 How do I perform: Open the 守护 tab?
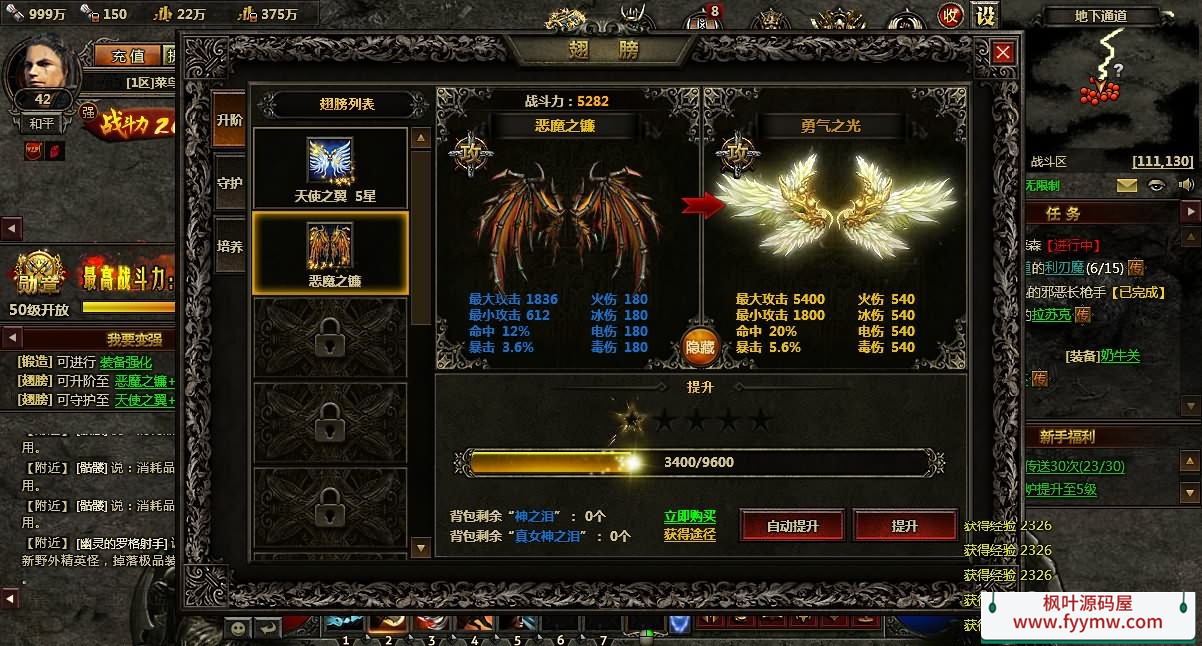(229, 182)
